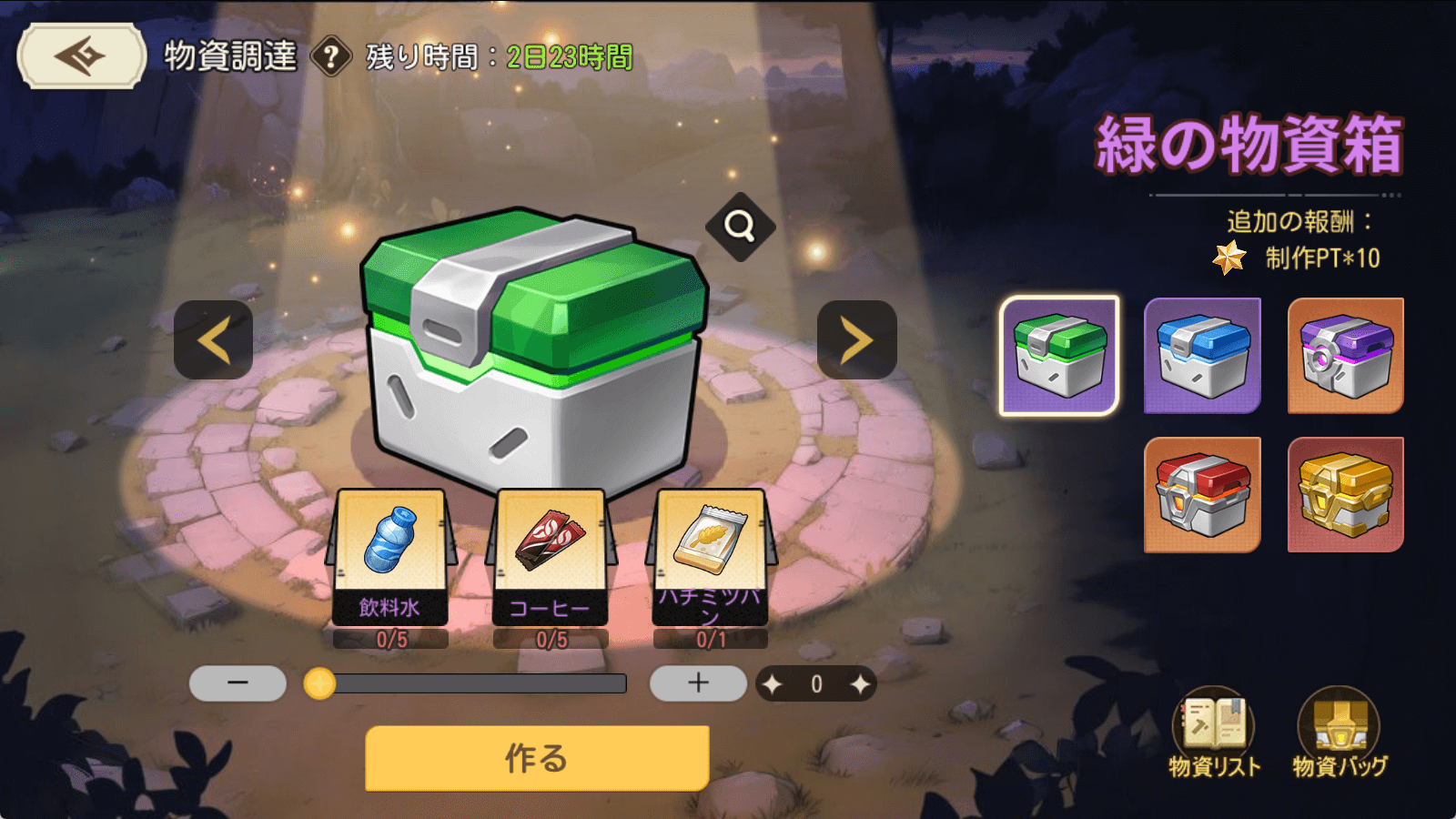Show the previous supply box
Screen dimensions: 1456x819
(x=213, y=340)
